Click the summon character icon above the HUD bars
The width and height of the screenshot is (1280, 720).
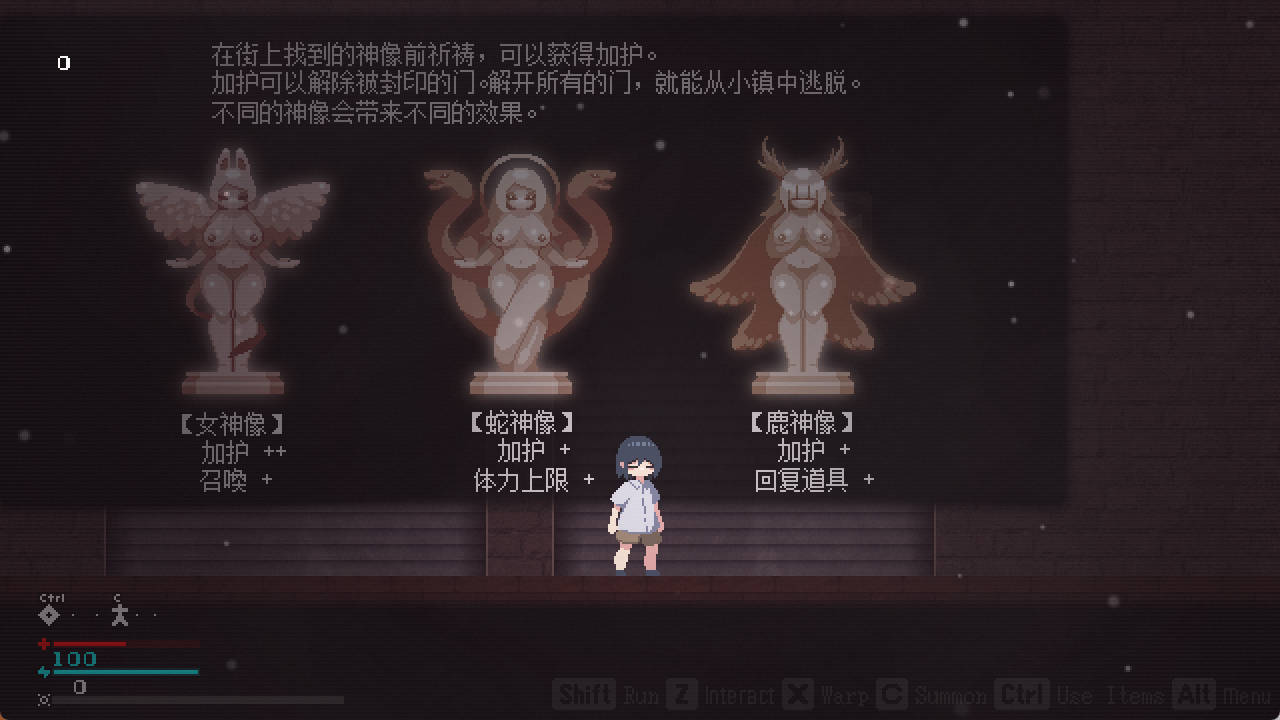(x=118, y=616)
